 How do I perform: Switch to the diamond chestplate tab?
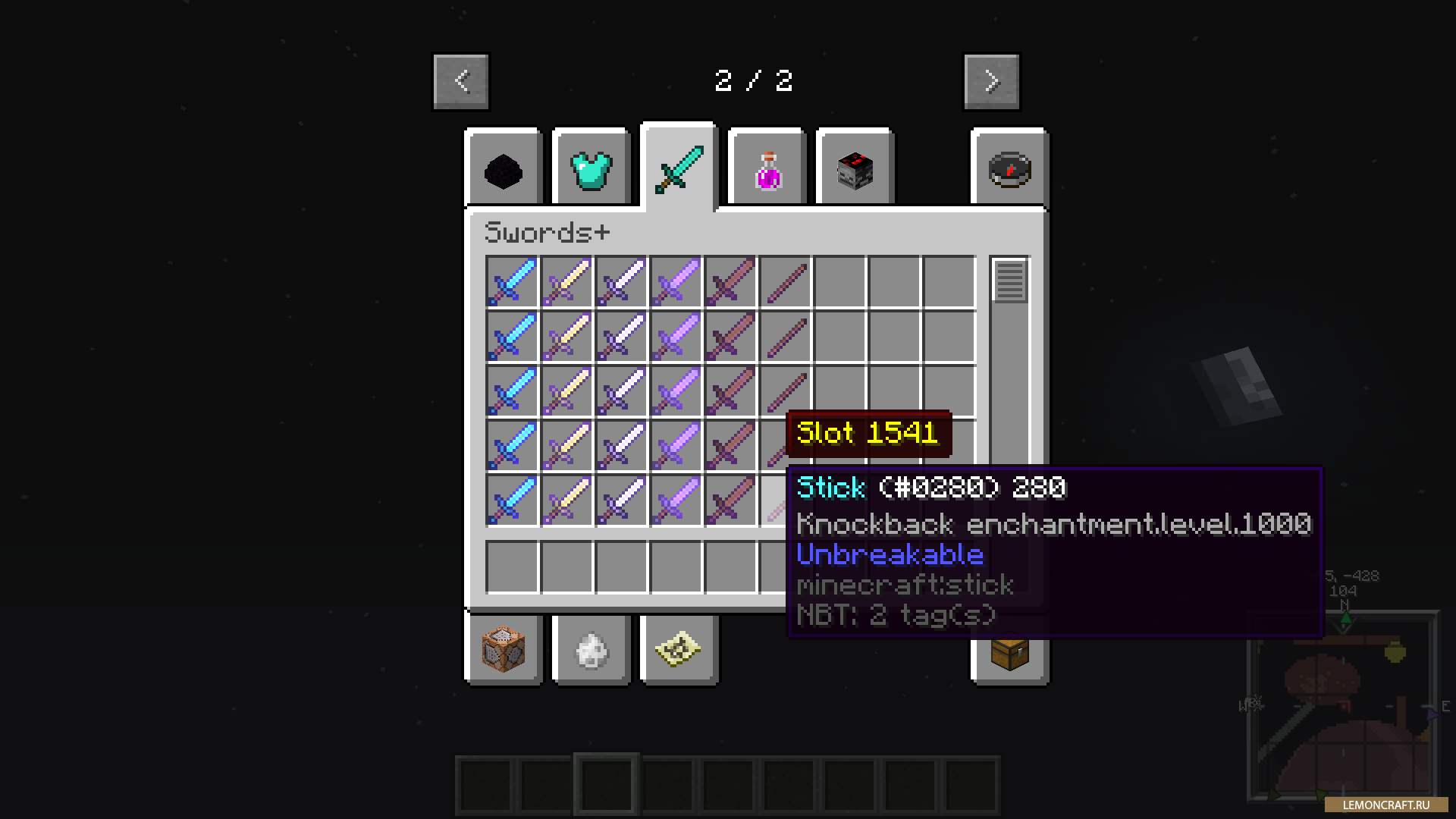(591, 169)
